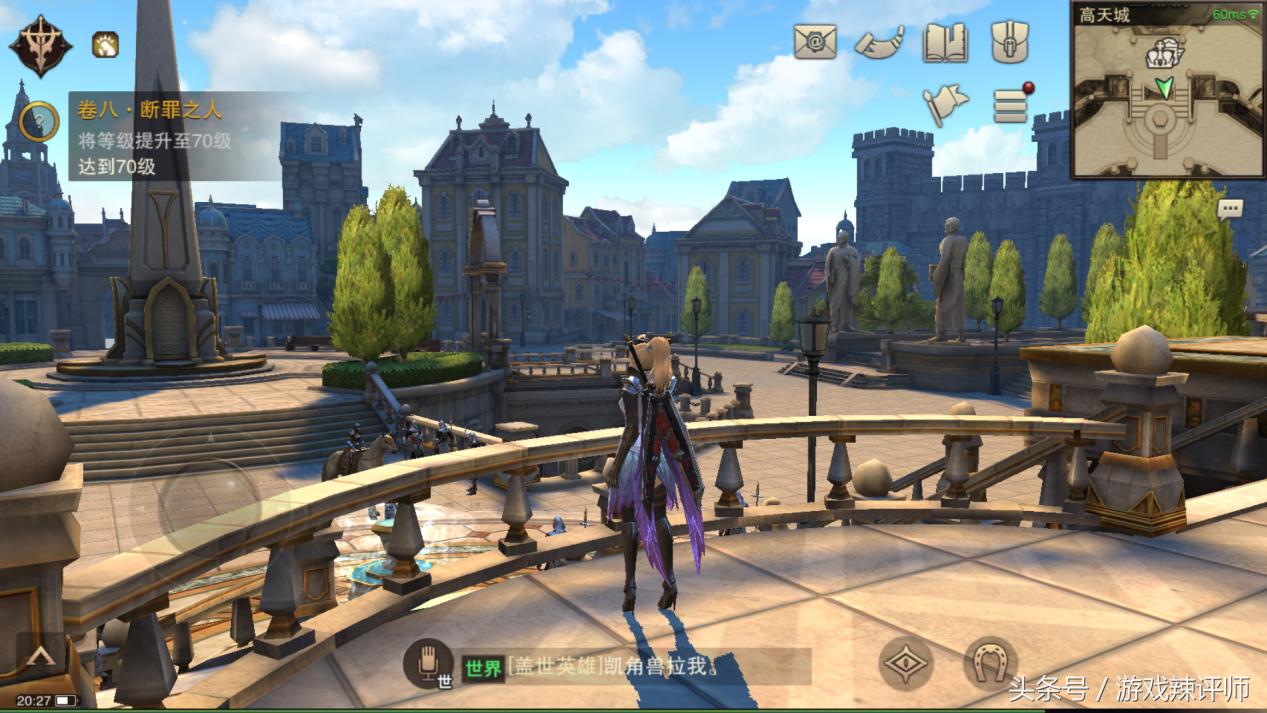Tap the eye diamond view button
1267x713 pixels.
(906, 663)
